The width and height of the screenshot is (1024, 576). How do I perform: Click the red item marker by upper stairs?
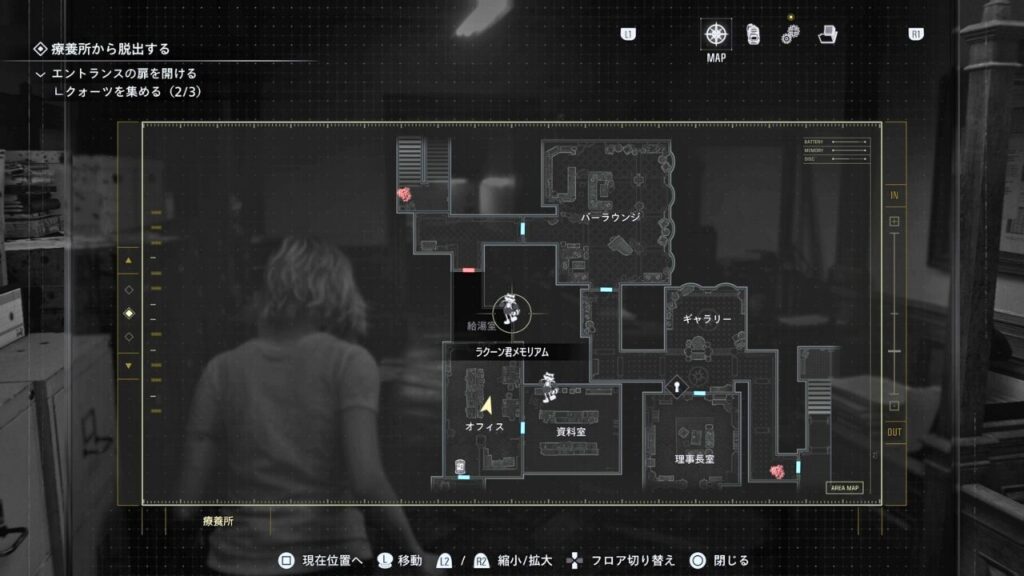405,196
